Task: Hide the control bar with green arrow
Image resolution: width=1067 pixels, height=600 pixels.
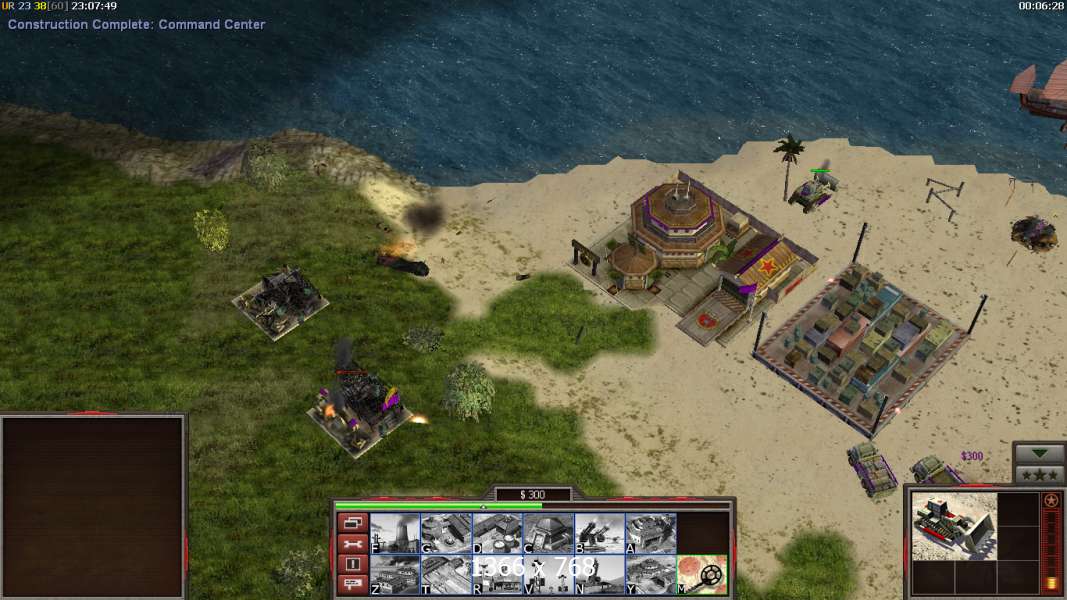Action: tap(1039, 454)
